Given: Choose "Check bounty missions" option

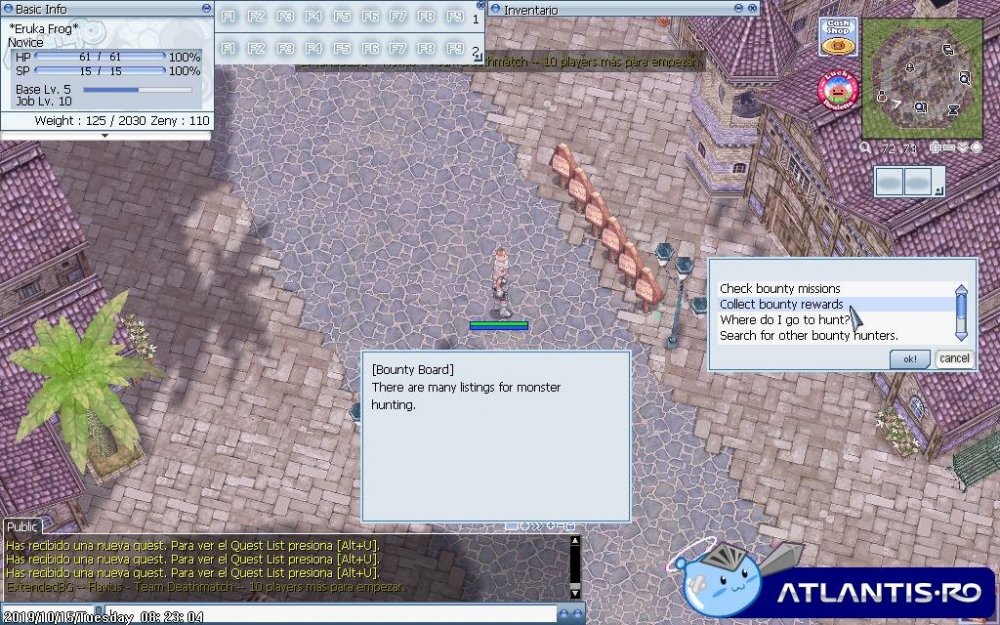Looking at the screenshot, I should point(780,289).
